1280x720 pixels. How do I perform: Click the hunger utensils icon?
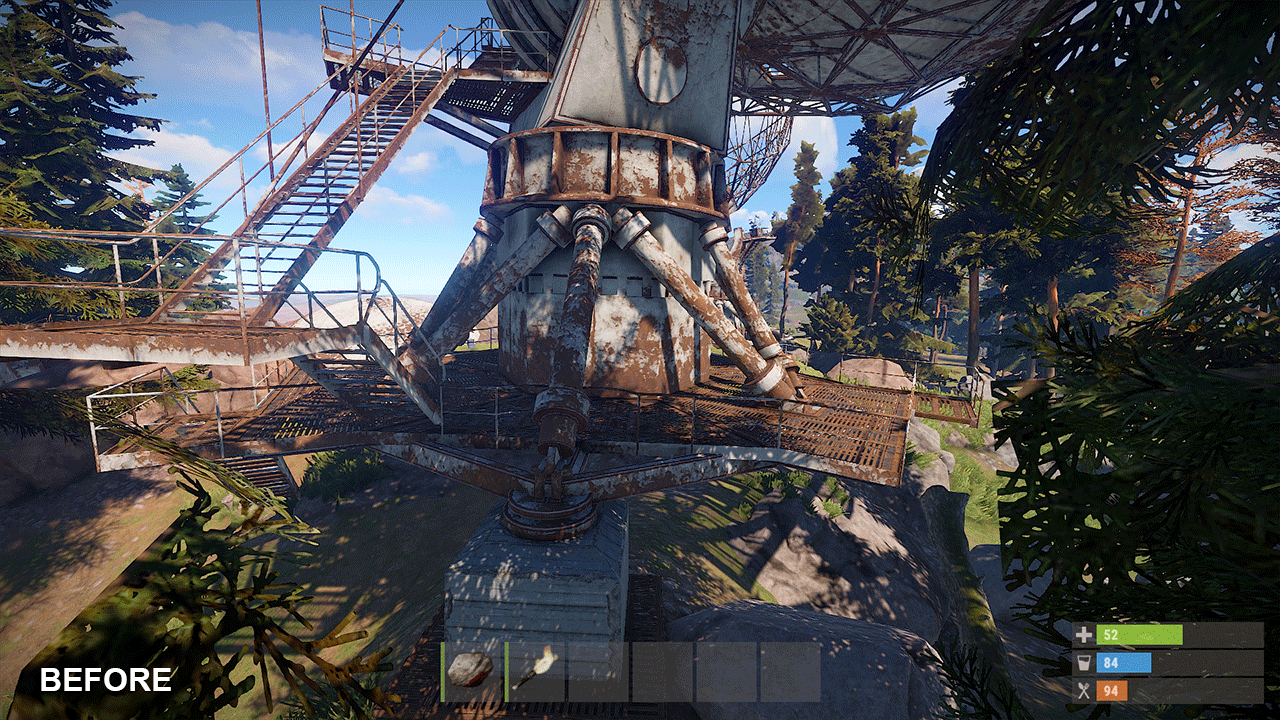point(1086,689)
